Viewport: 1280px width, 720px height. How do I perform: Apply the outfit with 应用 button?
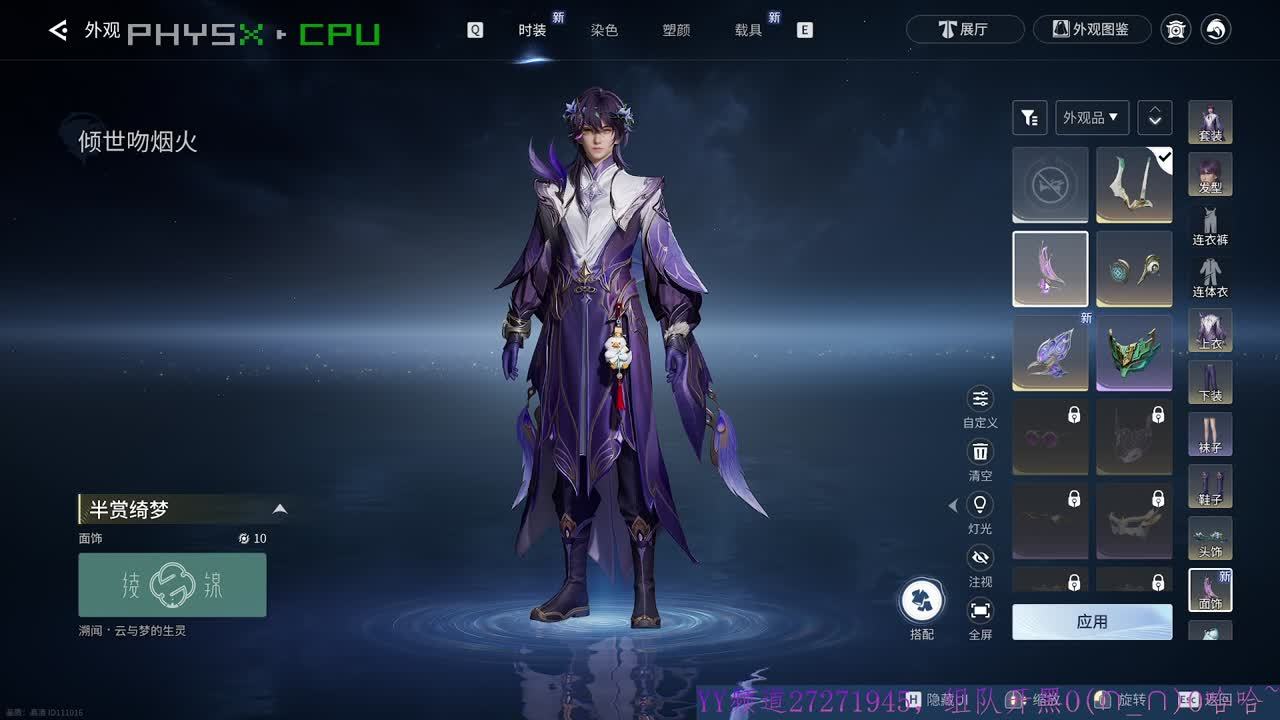click(x=1092, y=621)
